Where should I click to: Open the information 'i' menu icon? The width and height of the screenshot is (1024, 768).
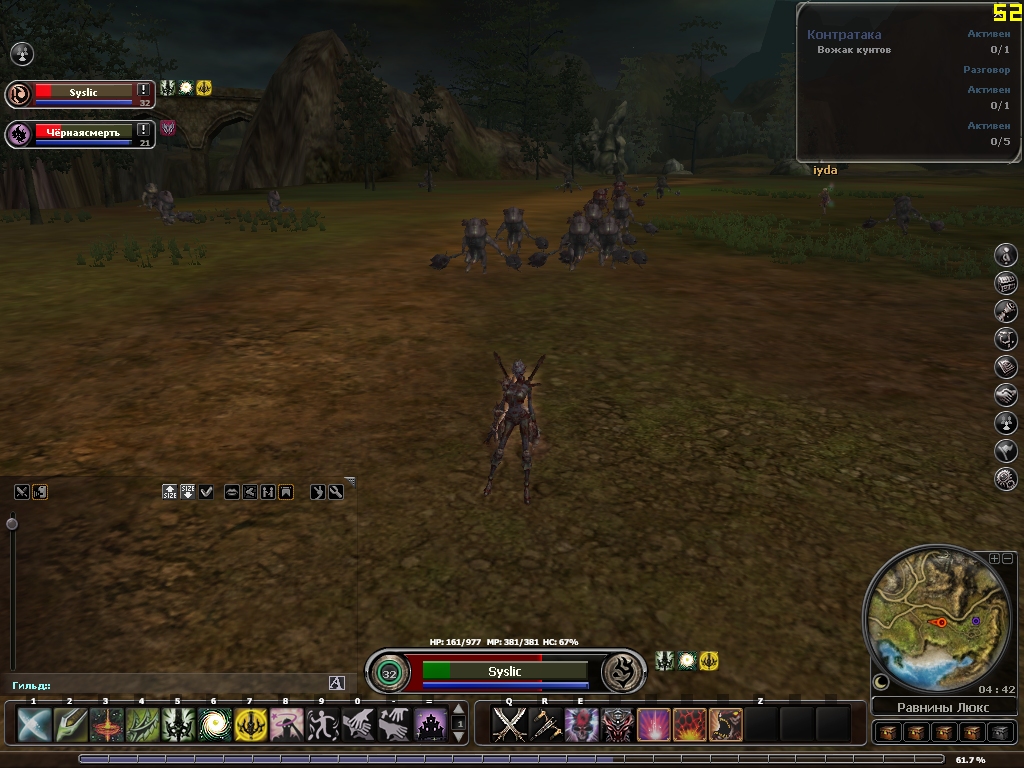(1006, 255)
